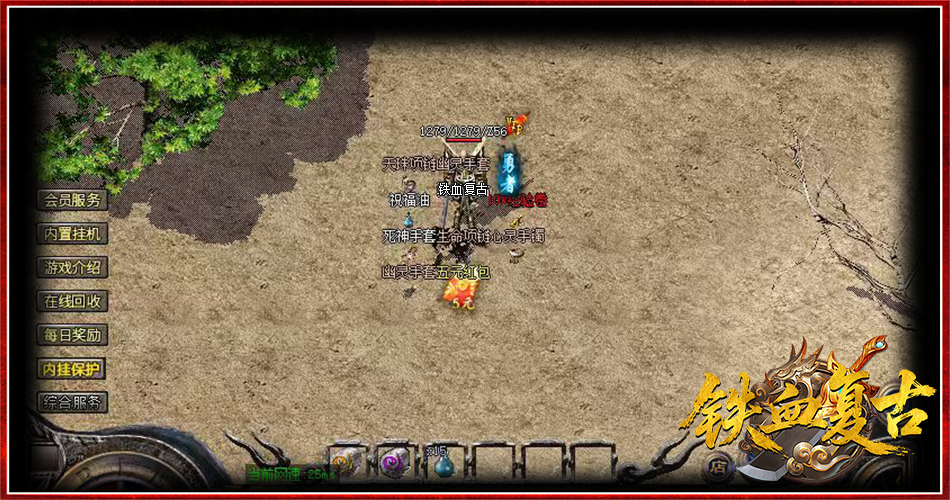Open the 在线回收 online recycling panel

click(72, 301)
